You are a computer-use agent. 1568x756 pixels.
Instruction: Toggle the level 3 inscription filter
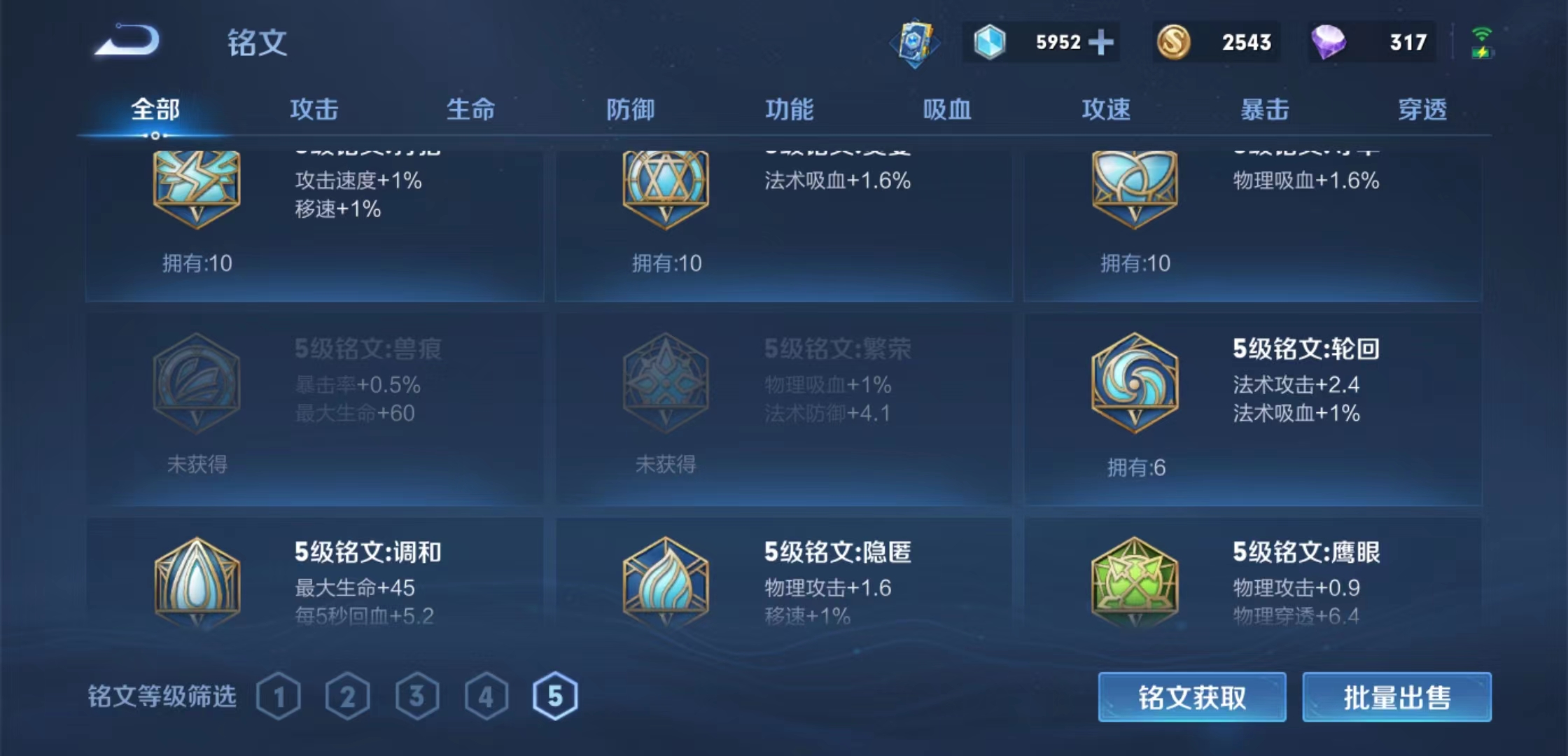tap(418, 695)
